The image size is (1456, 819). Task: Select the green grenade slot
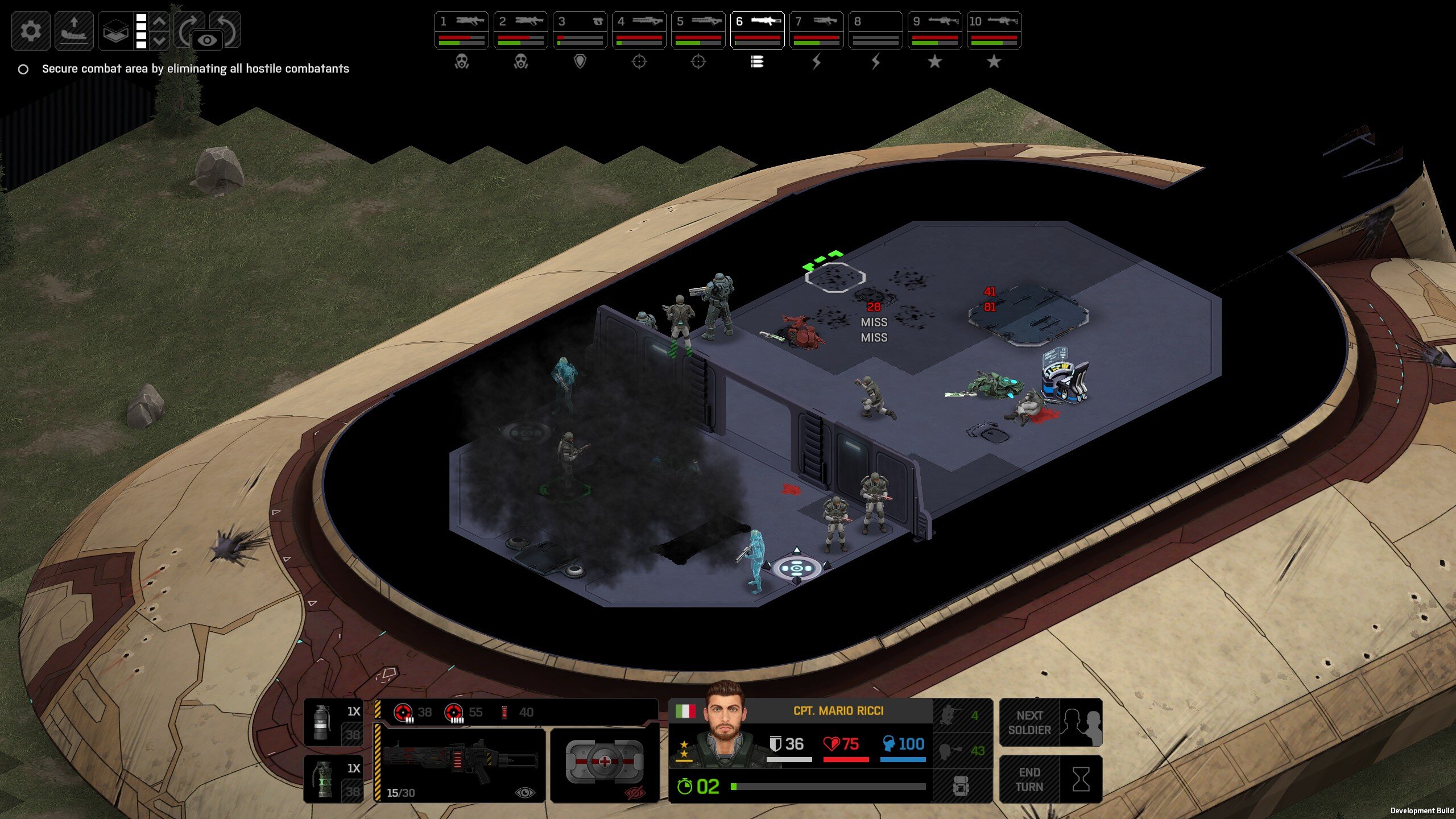pyautogui.click(x=333, y=779)
